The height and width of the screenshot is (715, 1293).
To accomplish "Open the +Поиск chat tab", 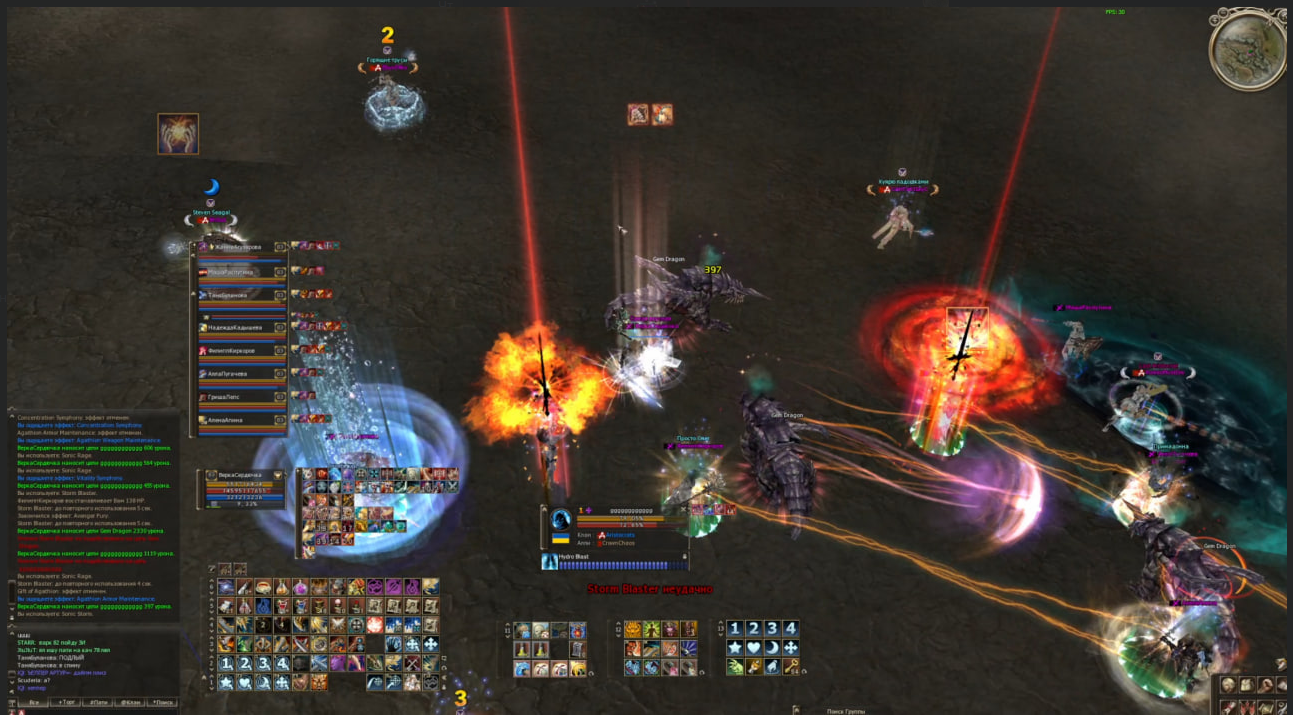I will coord(163,703).
